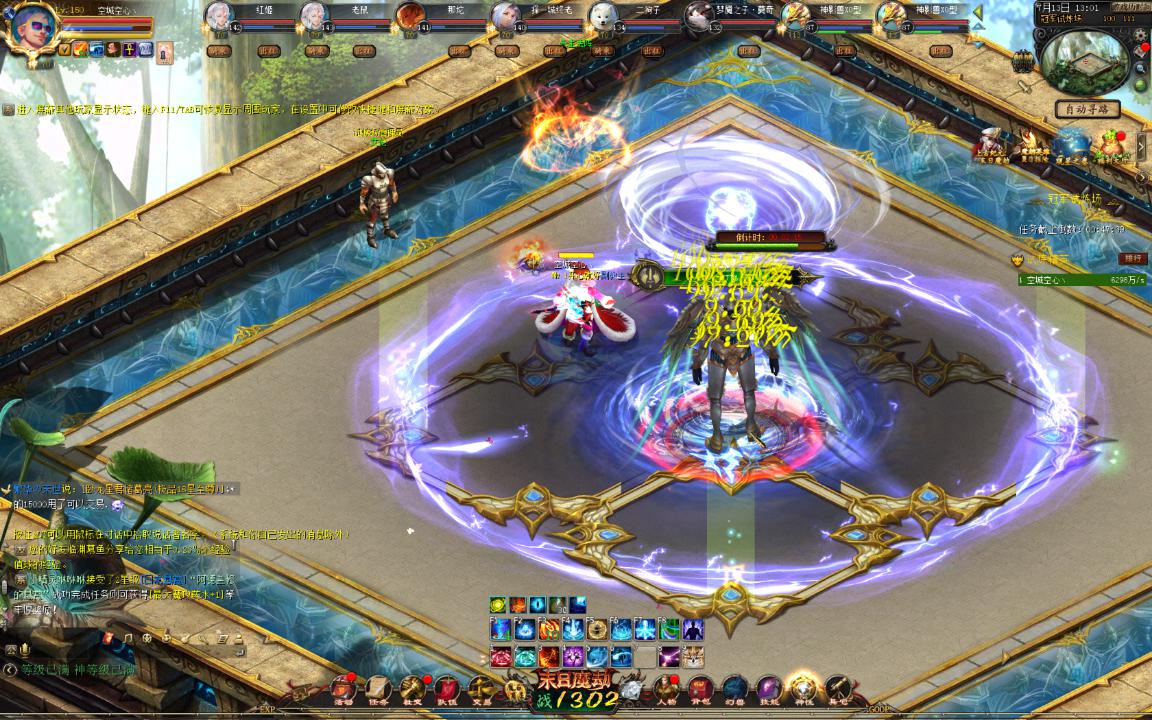Open the 技能 skills panel
The width and height of the screenshot is (1152, 720).
coord(769,688)
